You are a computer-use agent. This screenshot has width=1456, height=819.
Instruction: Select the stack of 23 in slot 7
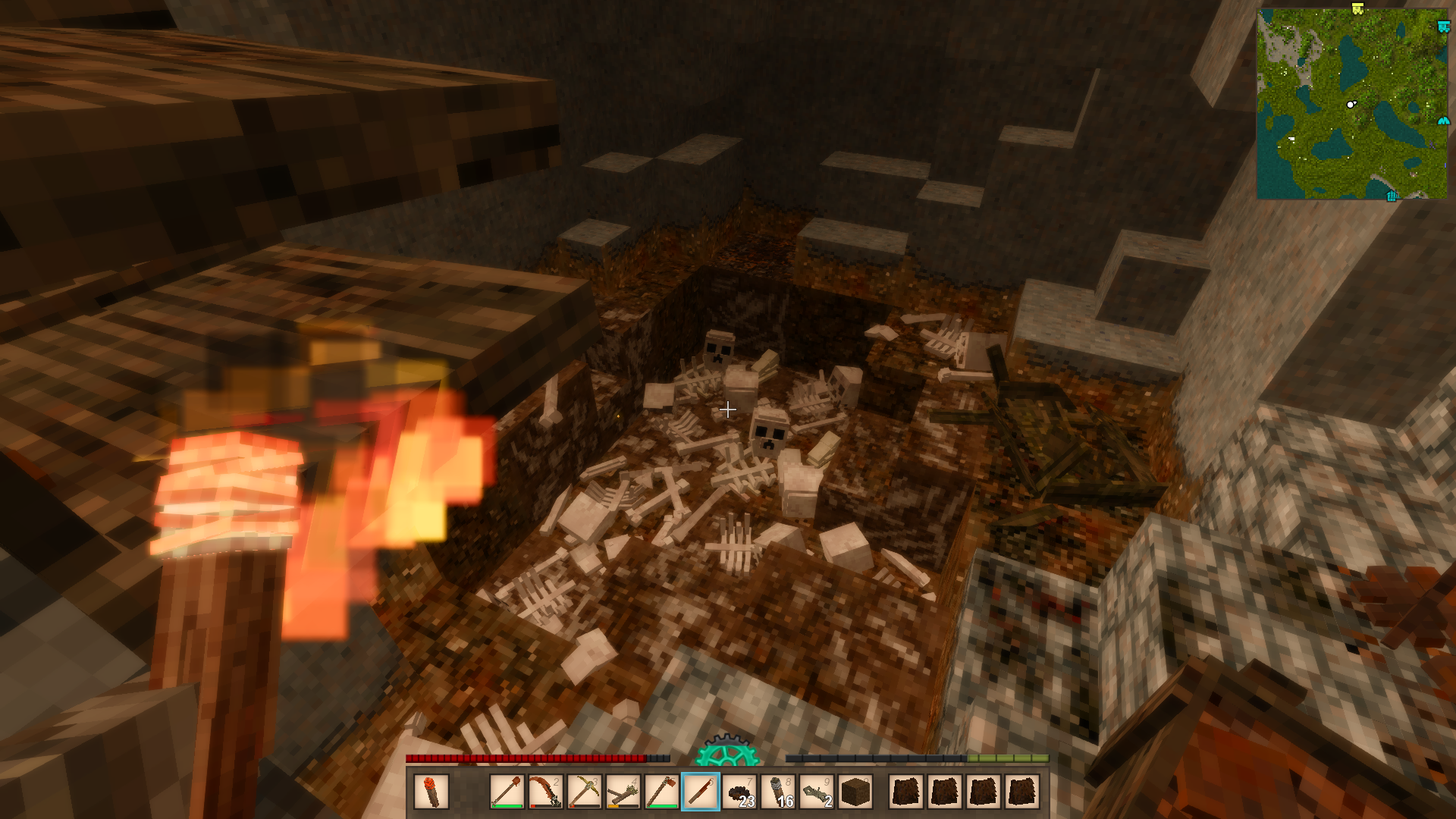tap(739, 792)
